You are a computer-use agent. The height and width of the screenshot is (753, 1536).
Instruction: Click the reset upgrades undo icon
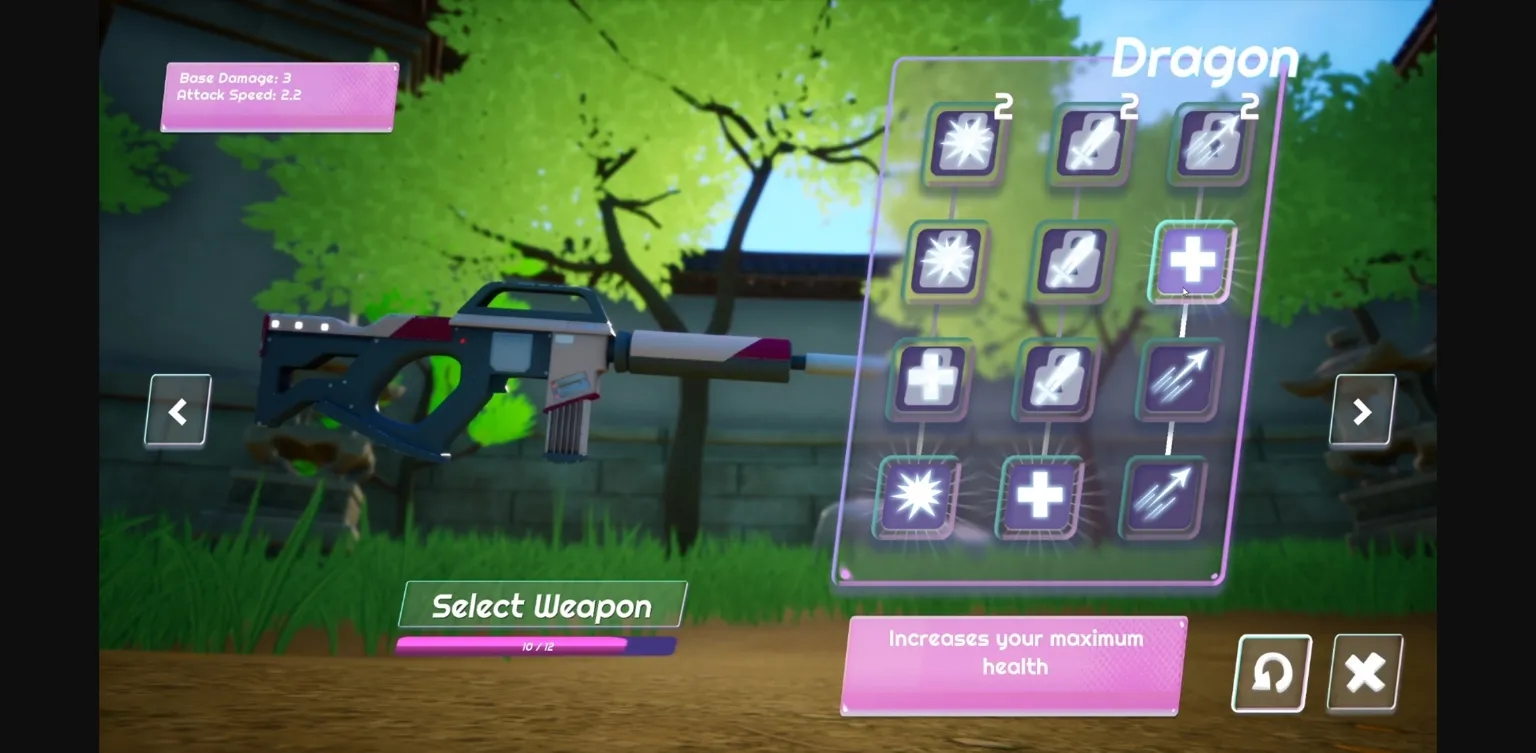[1270, 672]
